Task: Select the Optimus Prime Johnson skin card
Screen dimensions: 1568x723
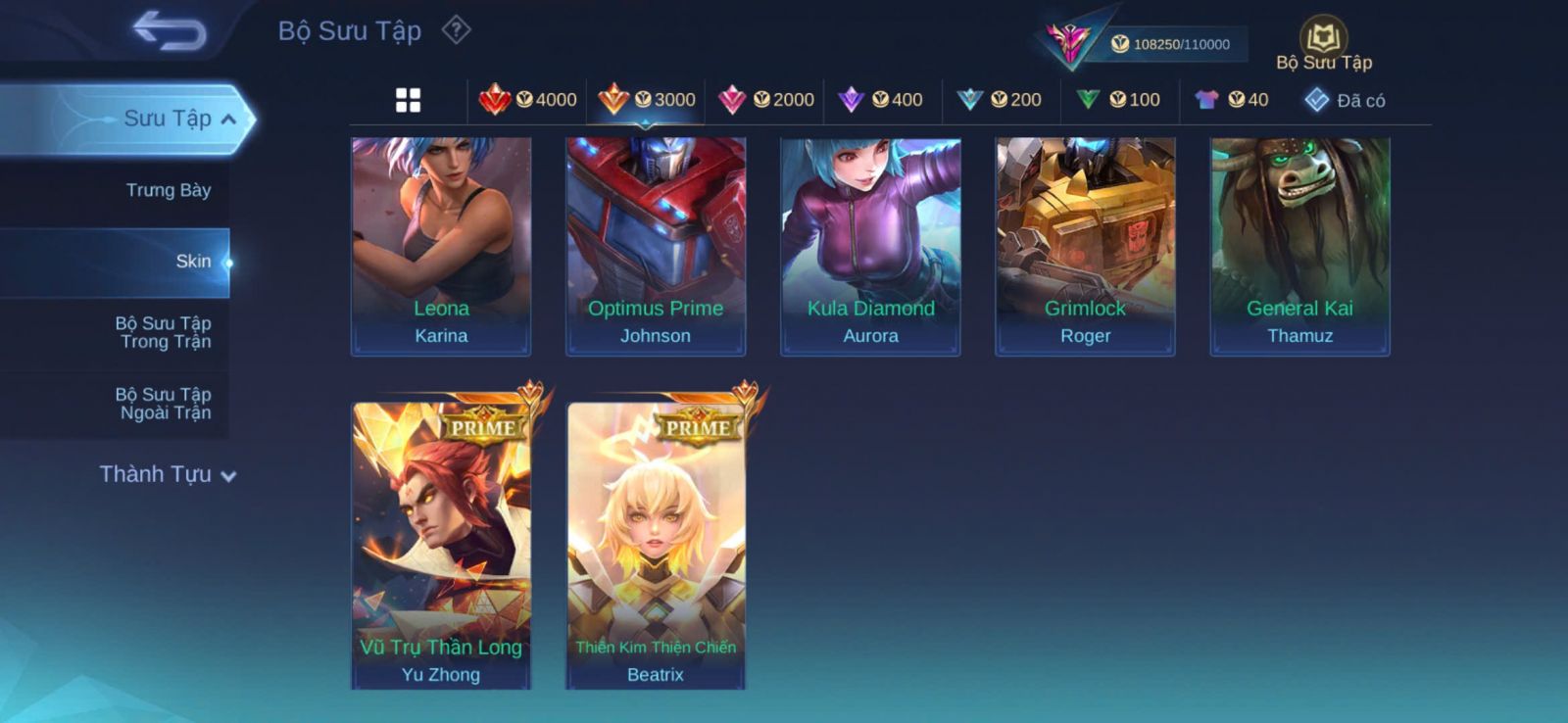Action: tap(656, 246)
